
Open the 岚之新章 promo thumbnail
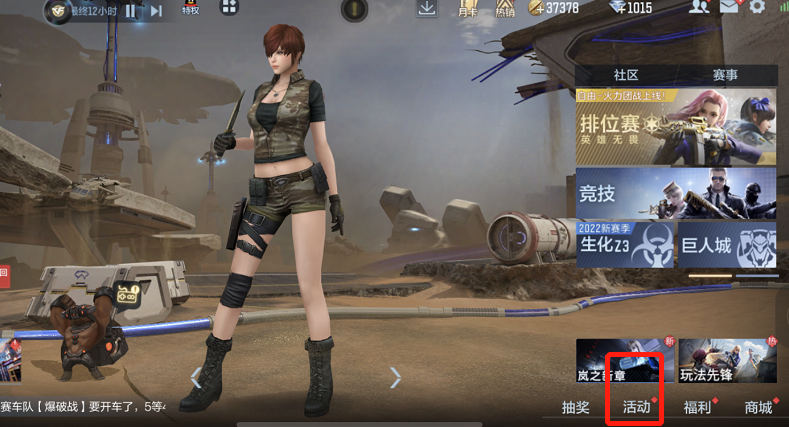[618, 361]
